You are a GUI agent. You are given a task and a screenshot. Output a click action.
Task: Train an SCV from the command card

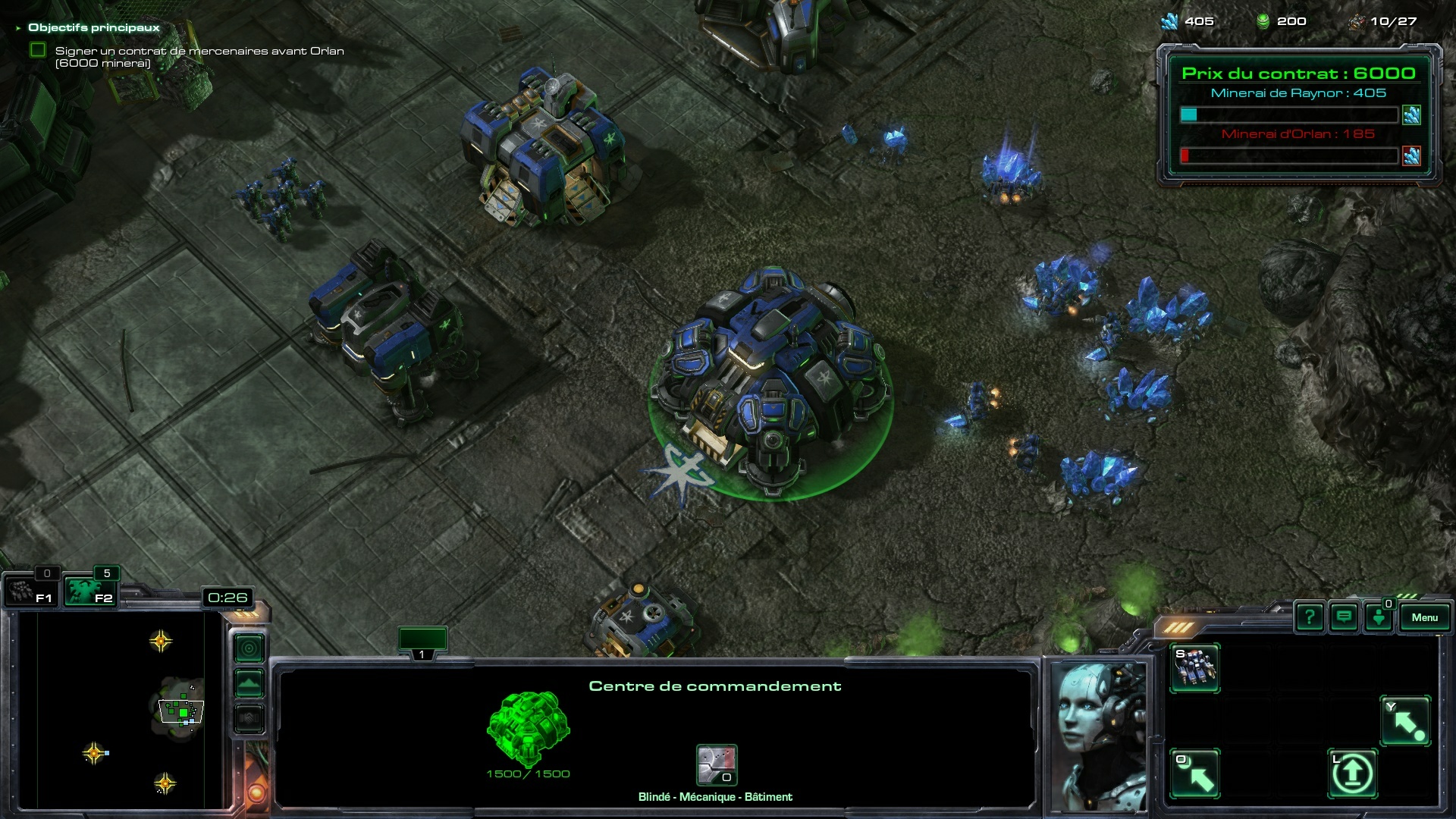tap(1195, 667)
